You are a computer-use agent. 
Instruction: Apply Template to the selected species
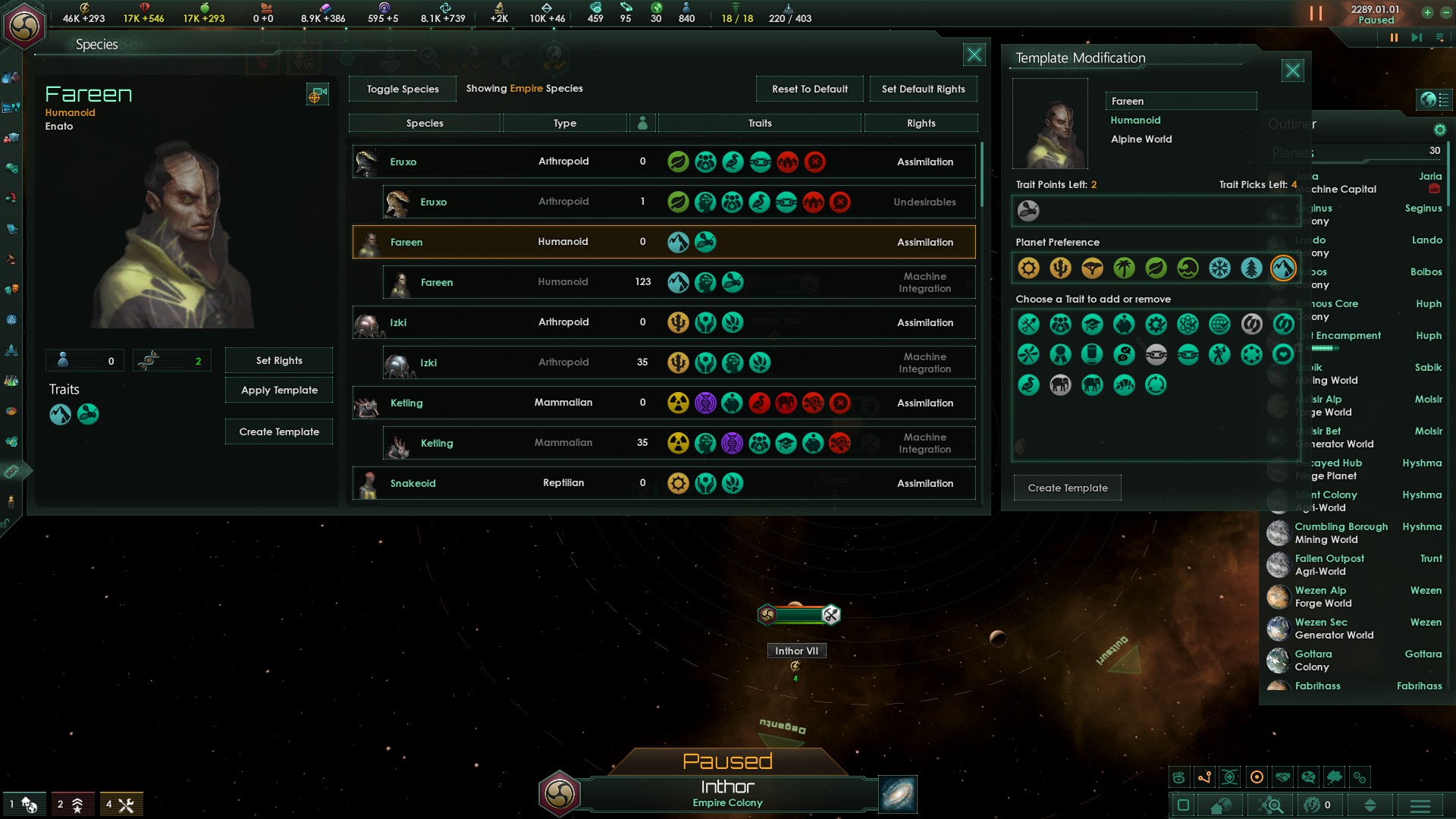(279, 390)
